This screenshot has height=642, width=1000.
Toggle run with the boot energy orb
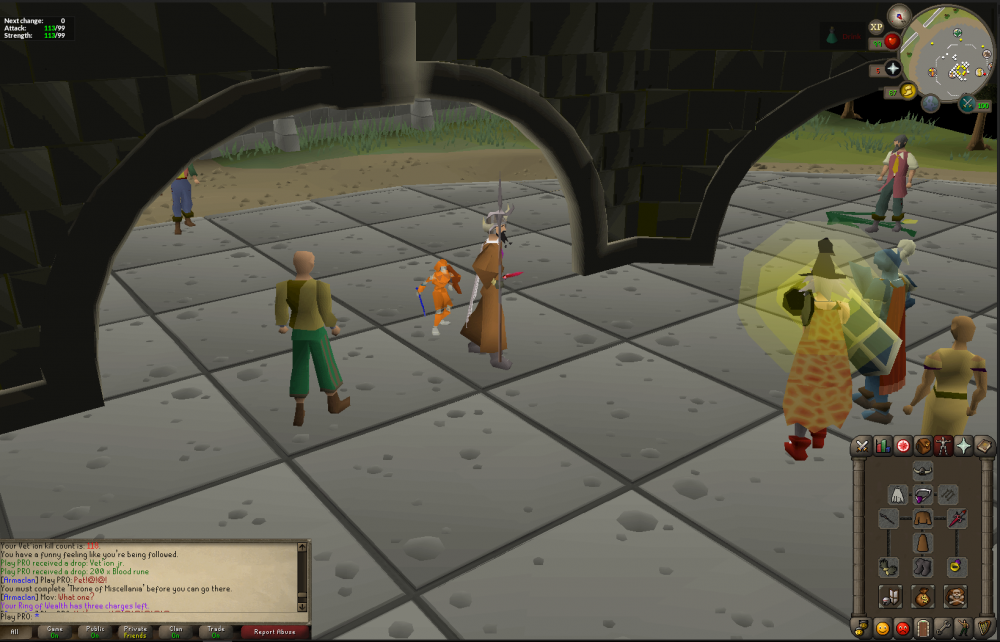pos(908,91)
